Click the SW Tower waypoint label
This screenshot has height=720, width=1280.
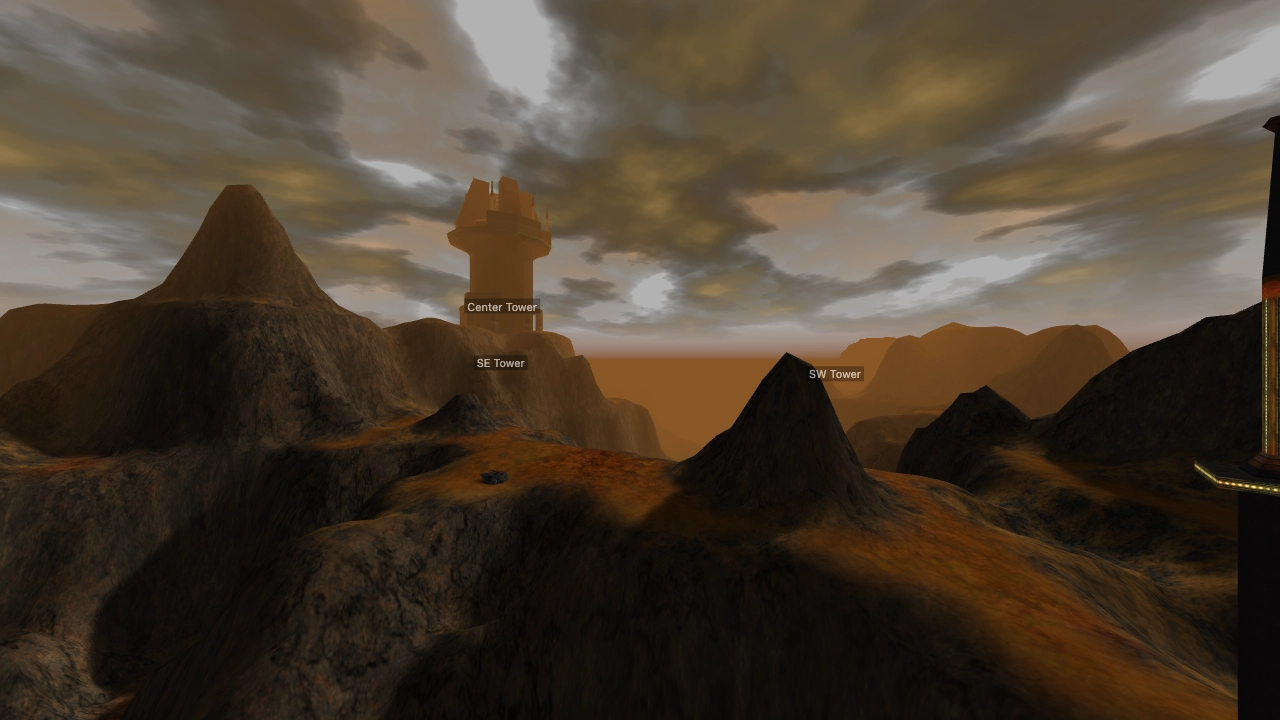pyautogui.click(x=834, y=374)
